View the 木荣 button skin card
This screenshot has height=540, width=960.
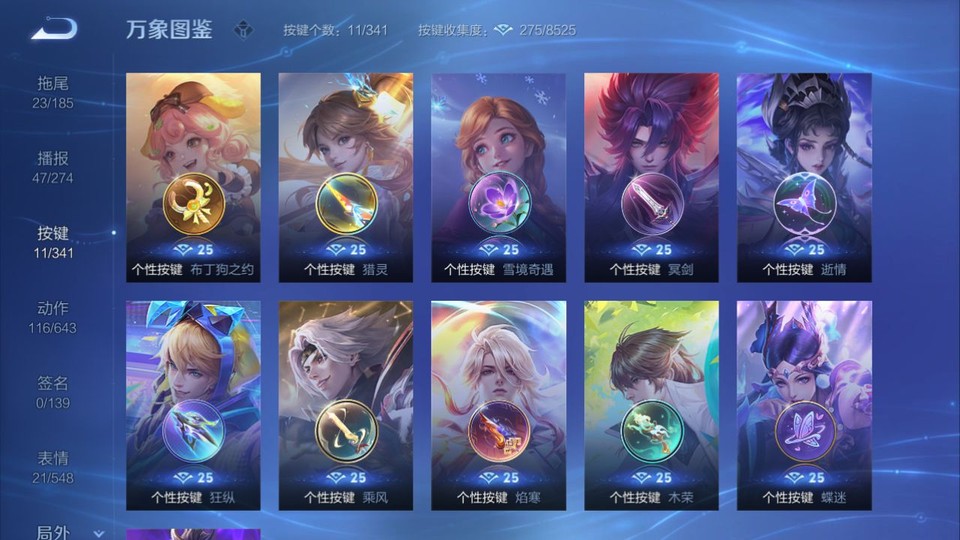pyautogui.click(x=651, y=405)
